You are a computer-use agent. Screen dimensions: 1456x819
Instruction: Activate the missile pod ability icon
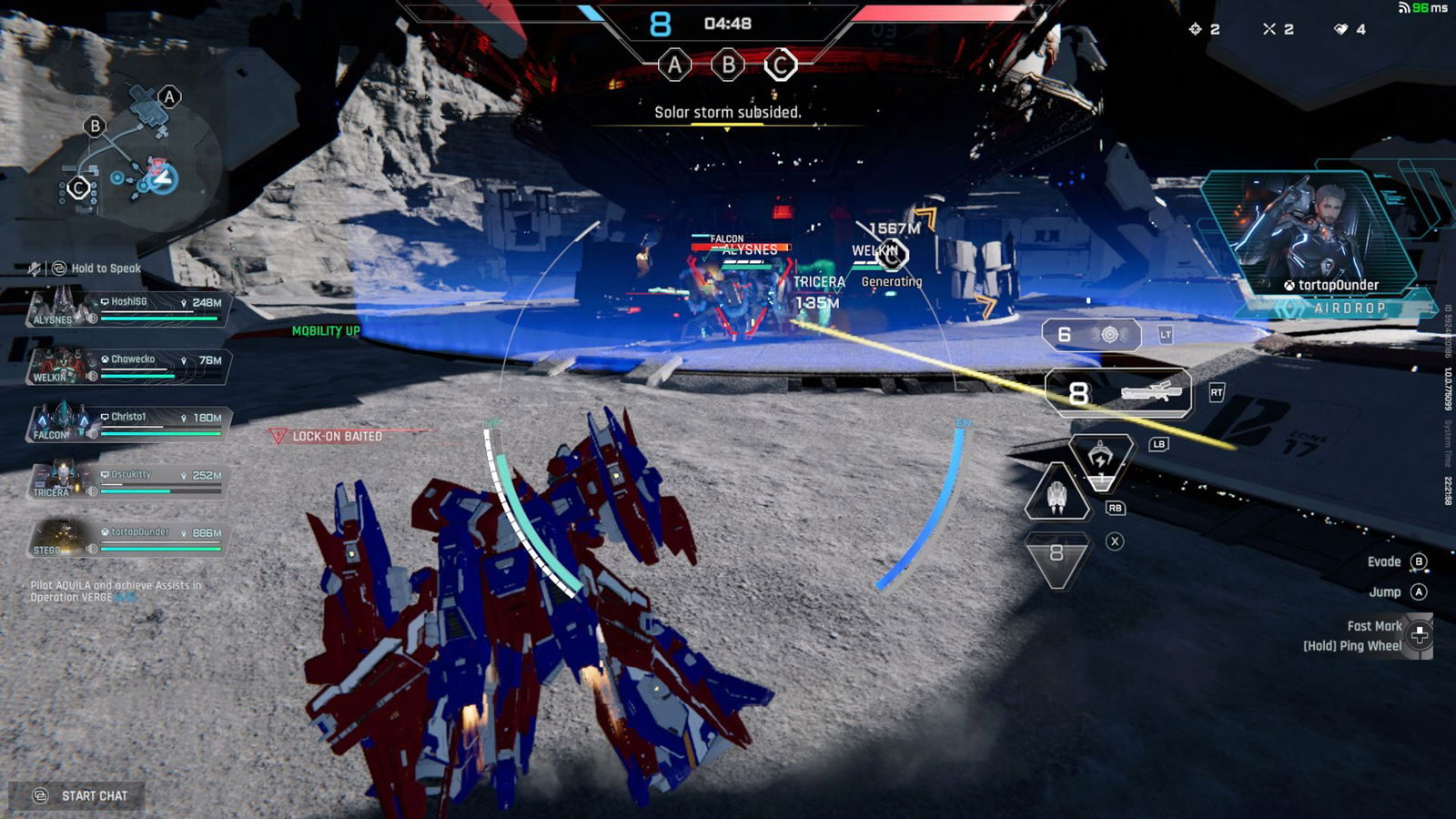pyautogui.click(x=1057, y=496)
